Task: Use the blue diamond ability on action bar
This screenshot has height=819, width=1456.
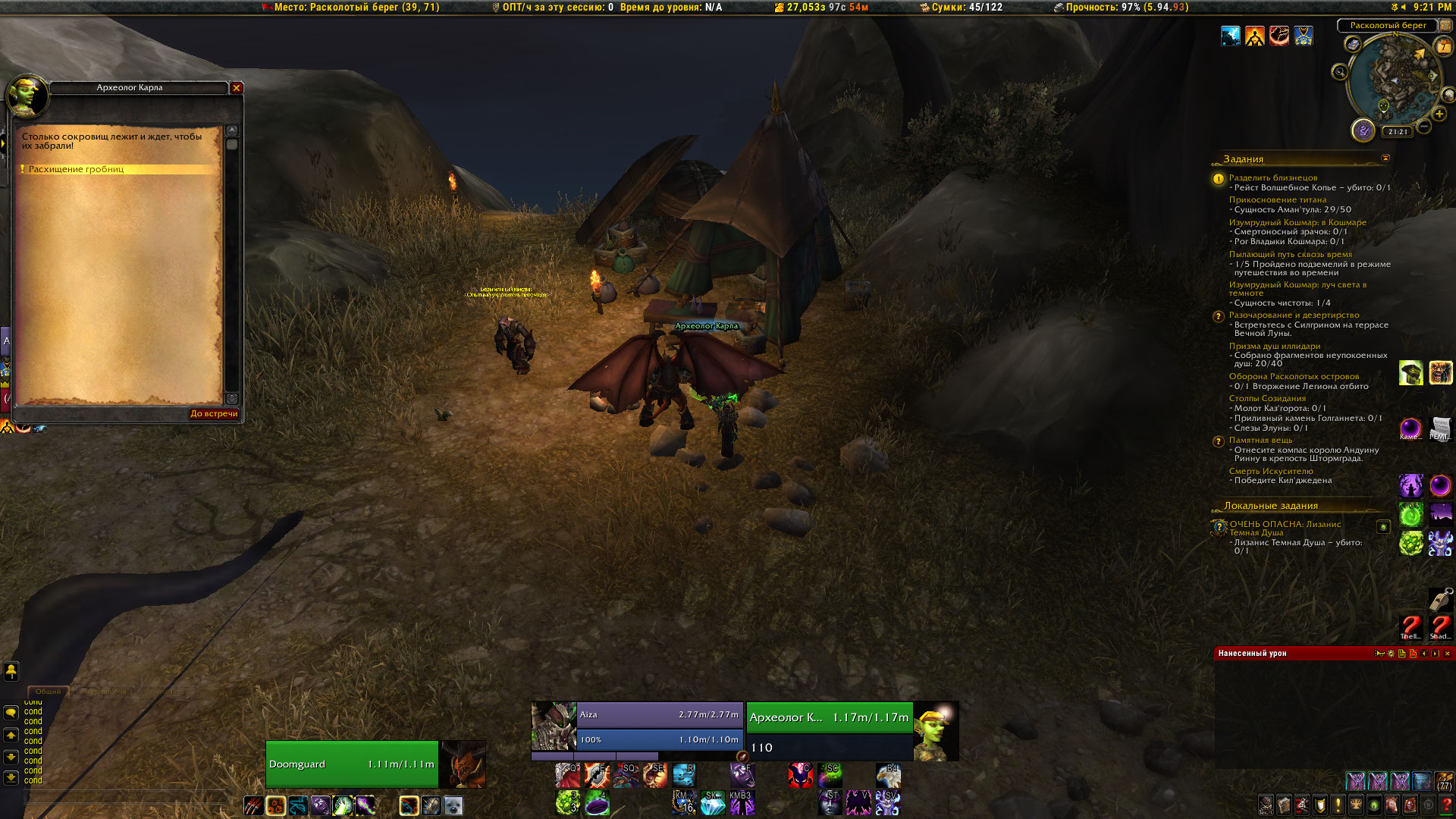Action: point(712,803)
